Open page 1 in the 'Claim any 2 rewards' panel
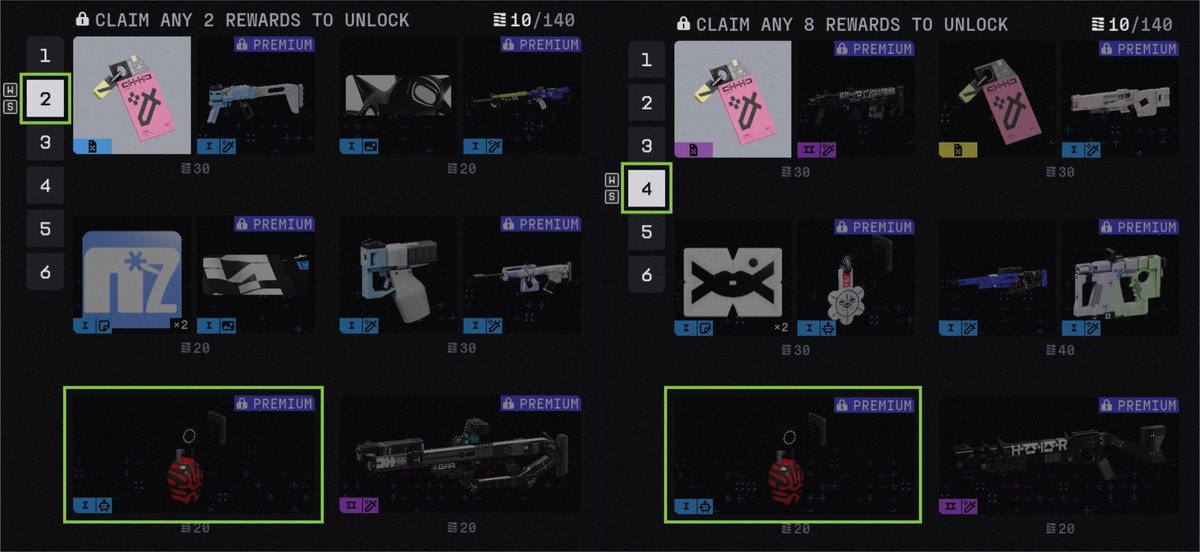 pyautogui.click(x=45, y=56)
